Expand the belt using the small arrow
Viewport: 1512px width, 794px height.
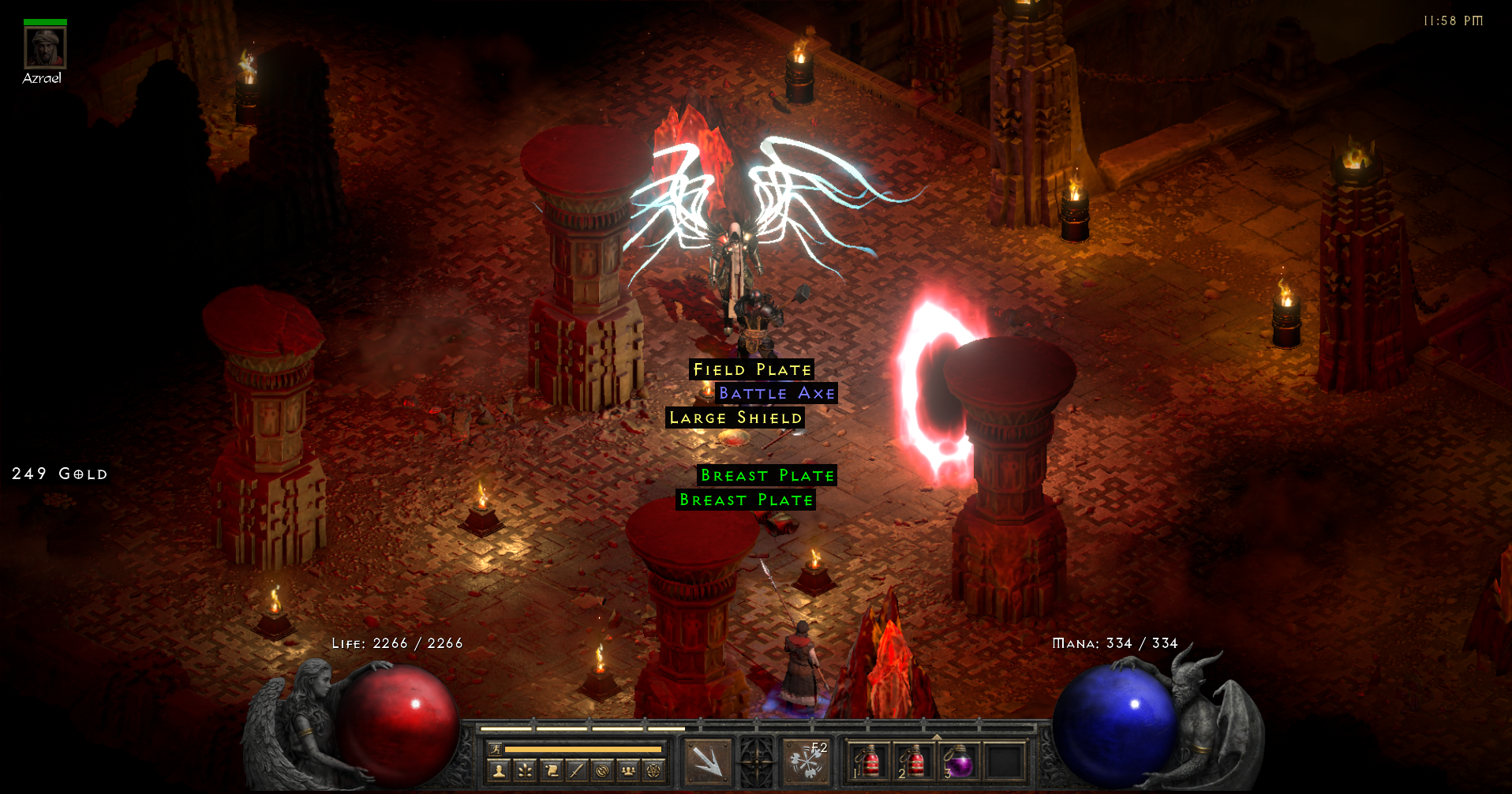pyautogui.click(x=937, y=736)
